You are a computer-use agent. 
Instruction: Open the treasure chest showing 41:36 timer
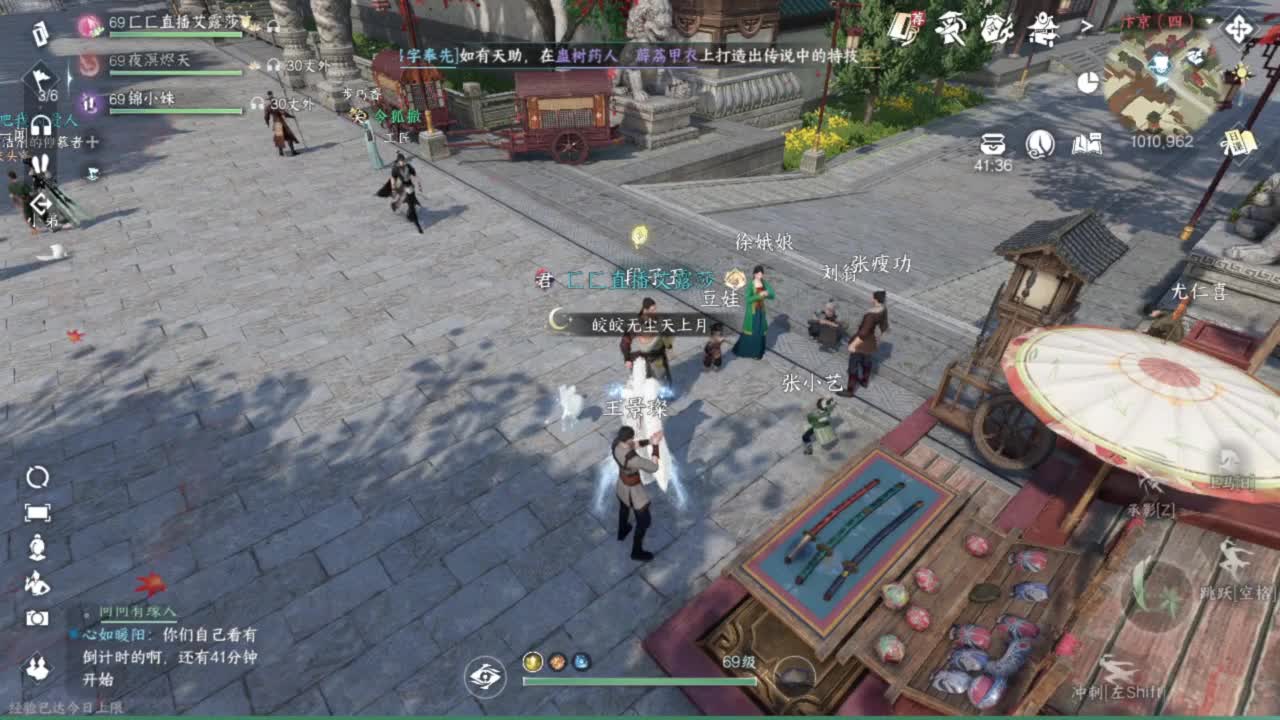993,143
